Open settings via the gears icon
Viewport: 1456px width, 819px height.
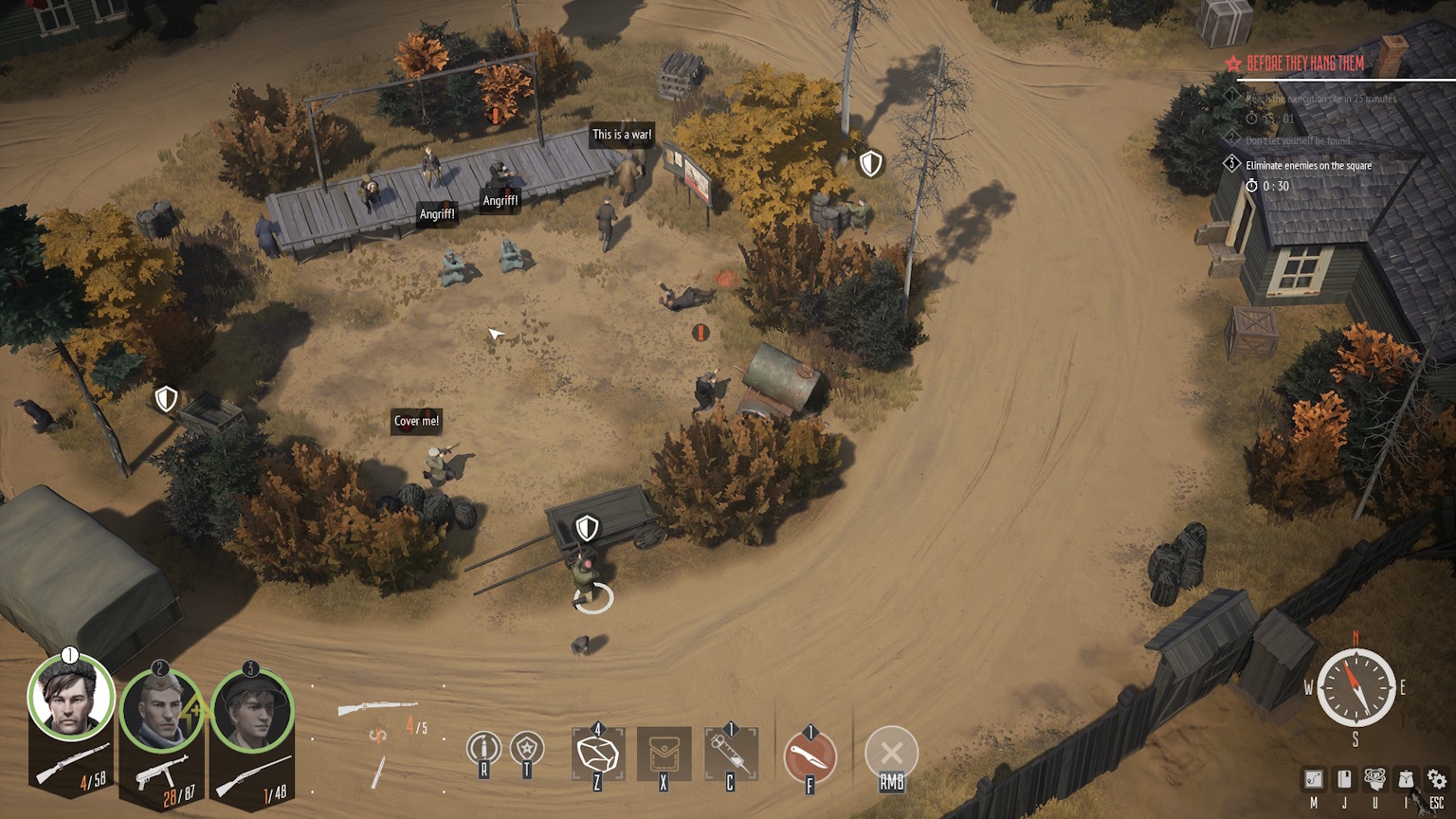coord(1437,779)
